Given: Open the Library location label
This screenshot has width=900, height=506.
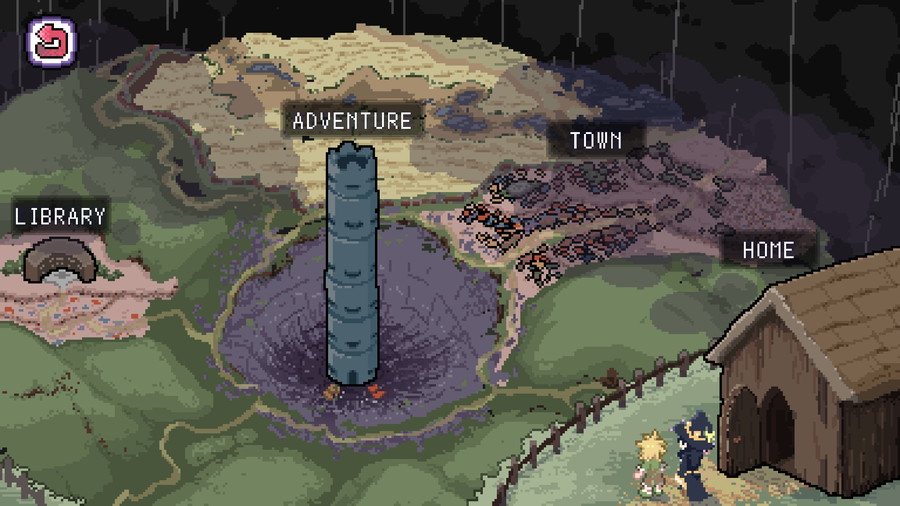Looking at the screenshot, I should [60, 215].
